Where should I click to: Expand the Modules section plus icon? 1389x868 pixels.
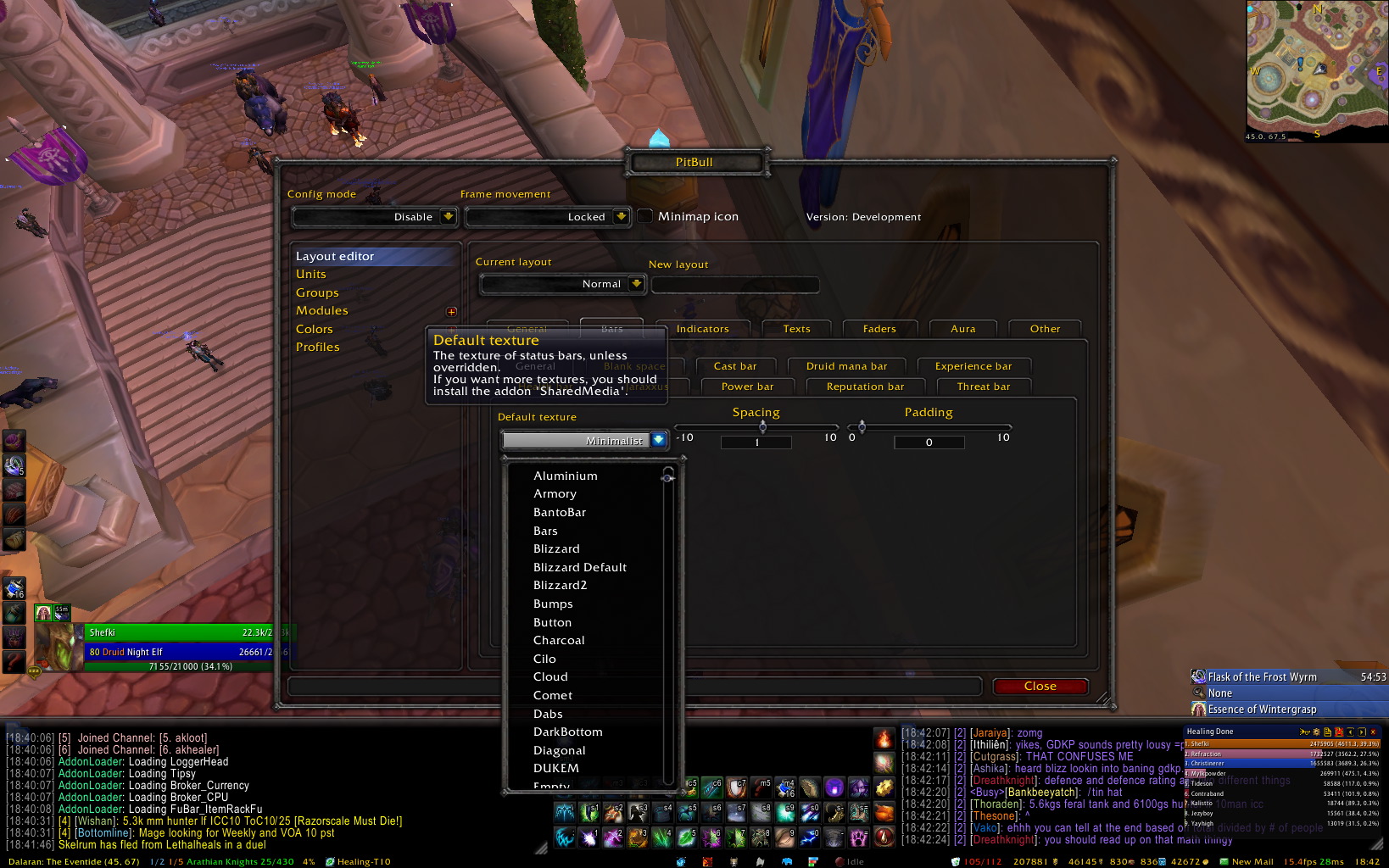[x=451, y=312]
